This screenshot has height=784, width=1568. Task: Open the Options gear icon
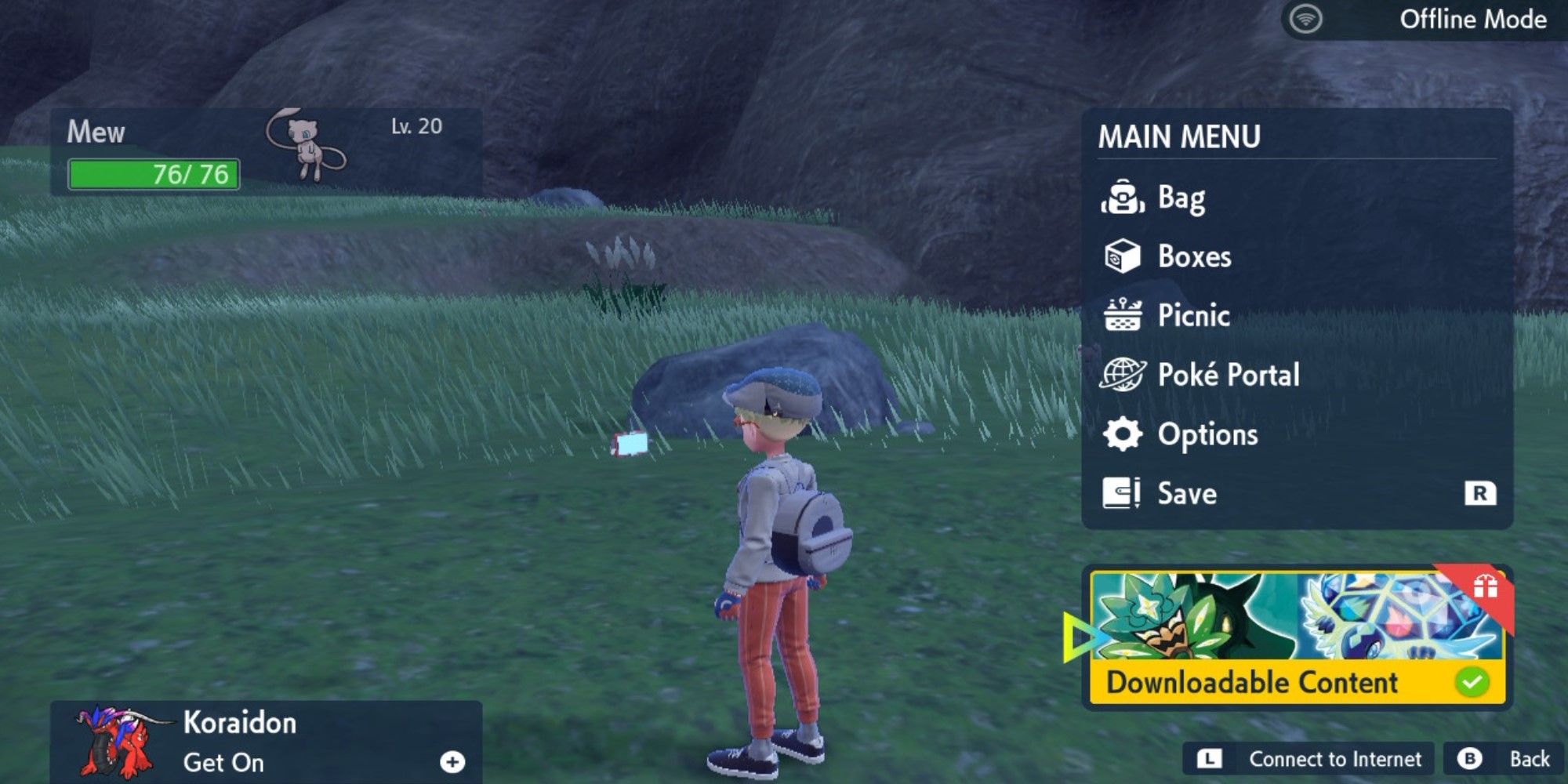pyautogui.click(x=1124, y=434)
